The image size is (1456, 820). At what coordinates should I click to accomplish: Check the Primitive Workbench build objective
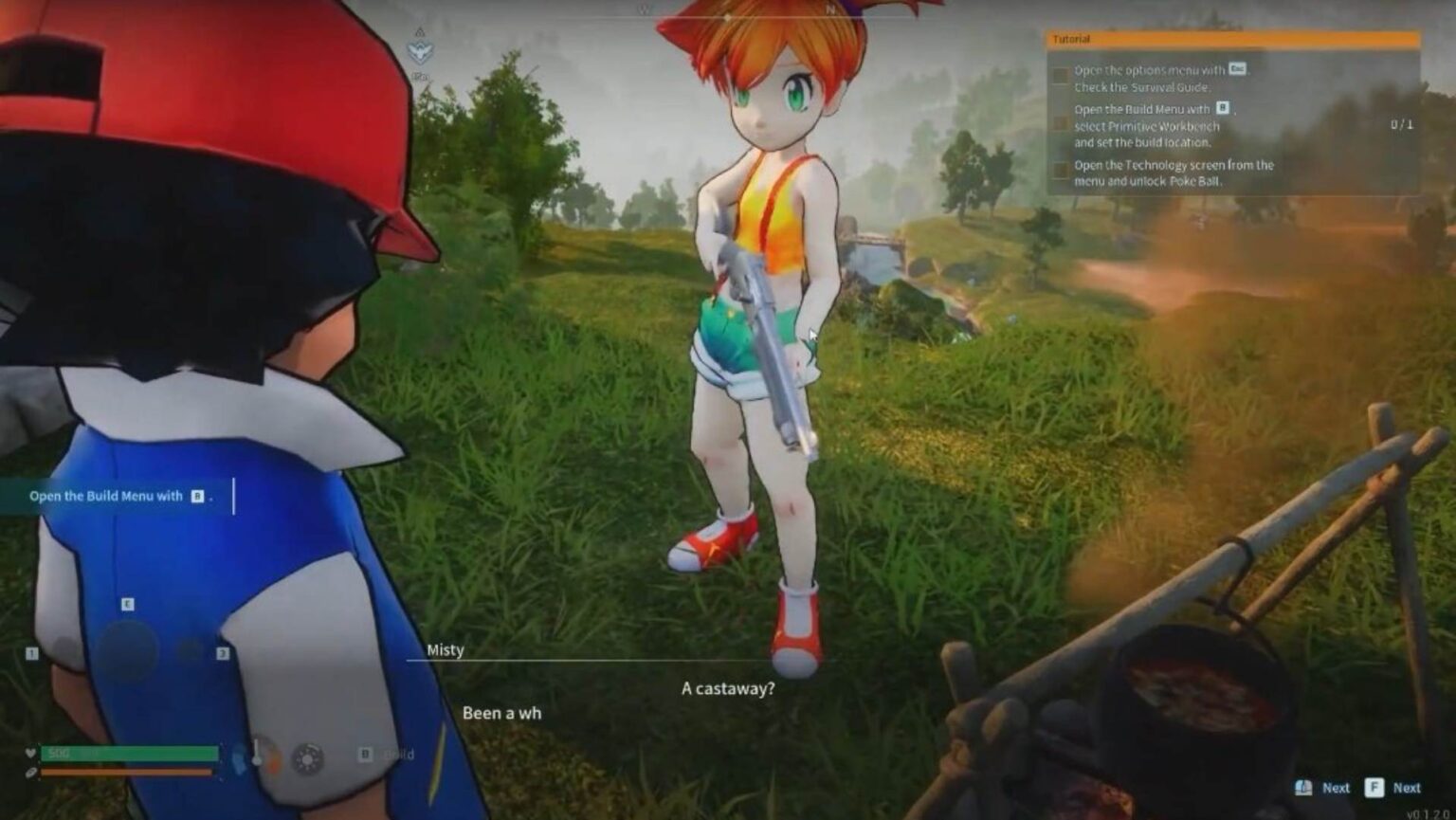click(1059, 123)
